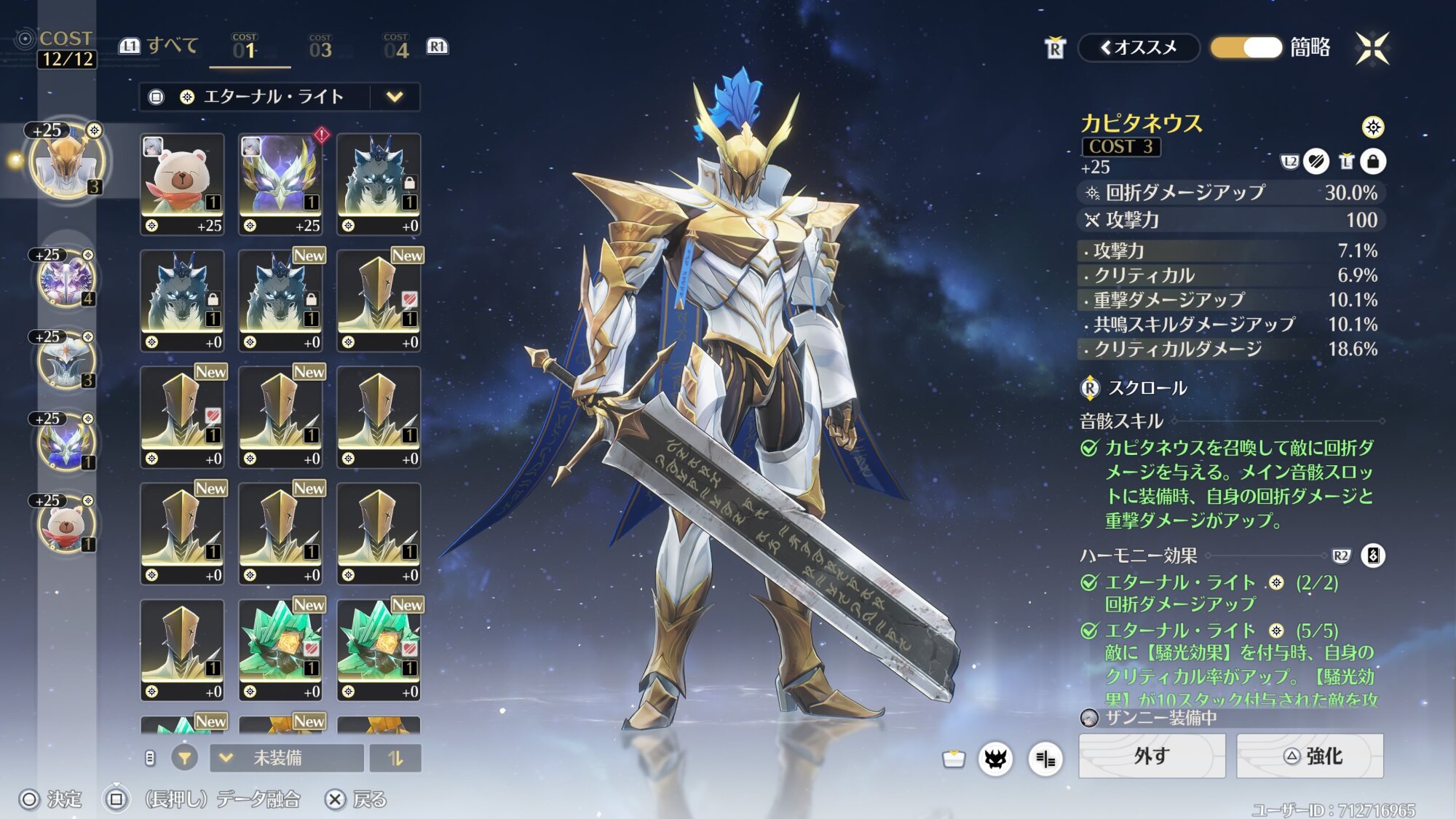
Task: Select the COST 04 filter tab
Action: point(396,47)
